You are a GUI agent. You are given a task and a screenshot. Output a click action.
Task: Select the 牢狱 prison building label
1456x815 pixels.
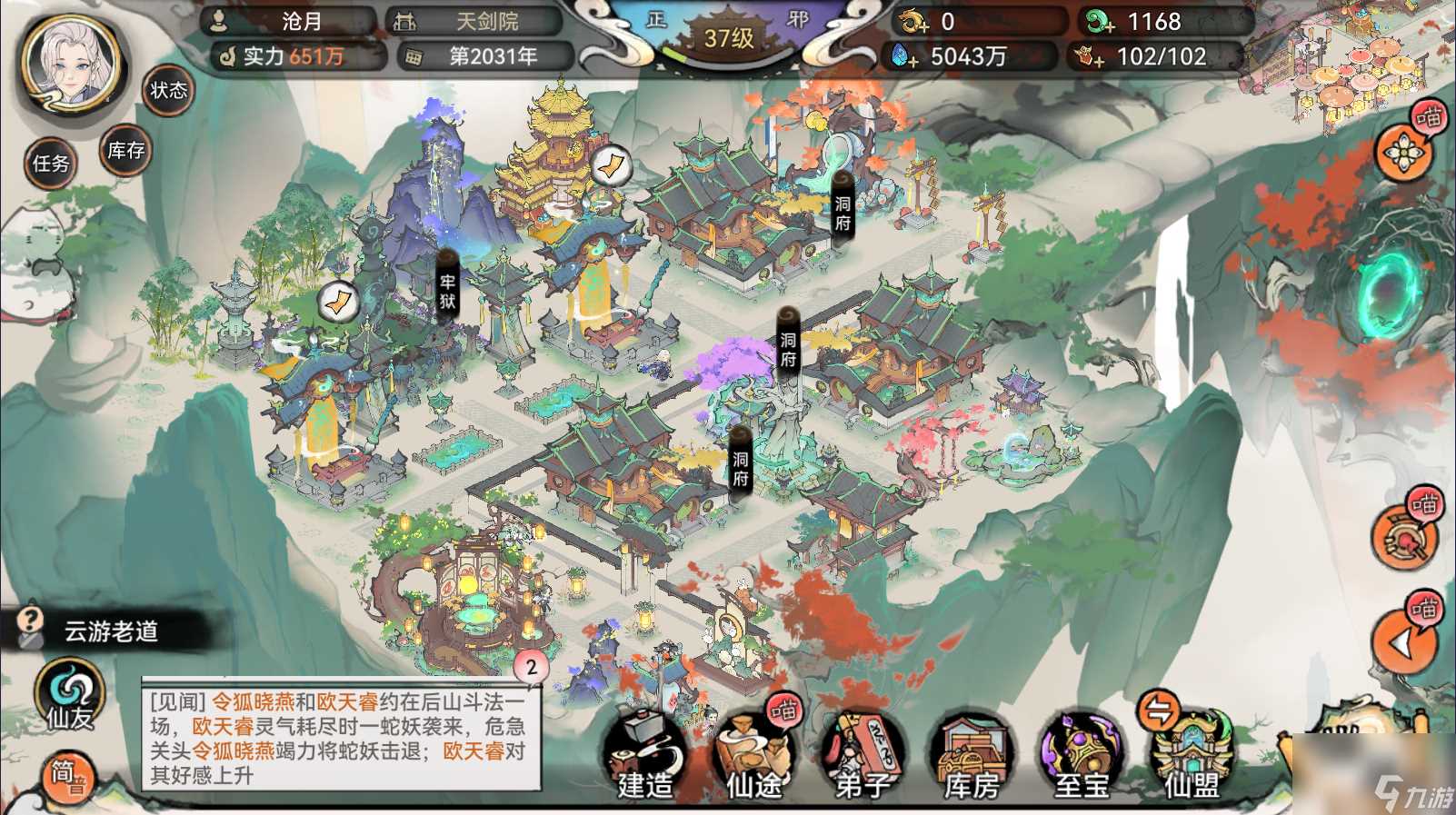point(447,291)
